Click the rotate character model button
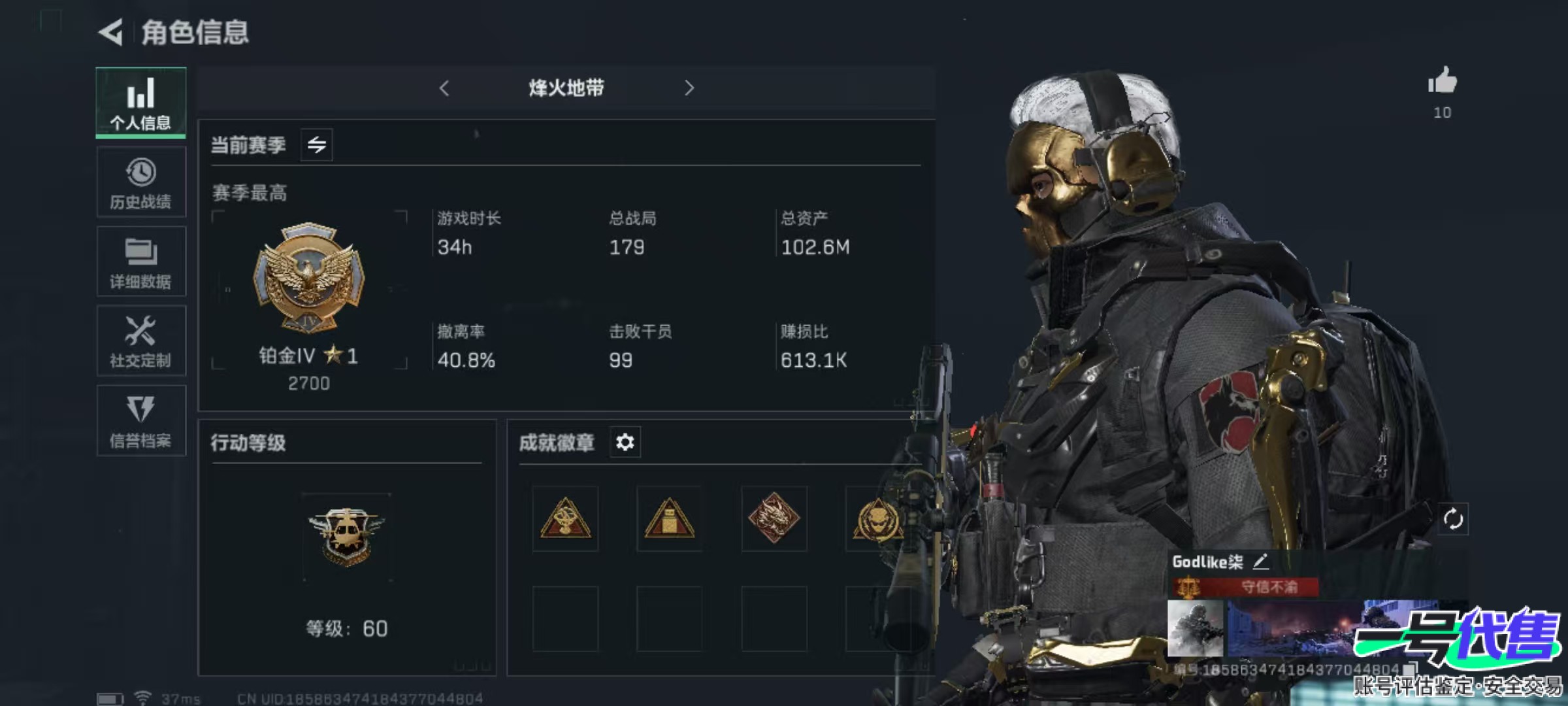 point(1453,519)
